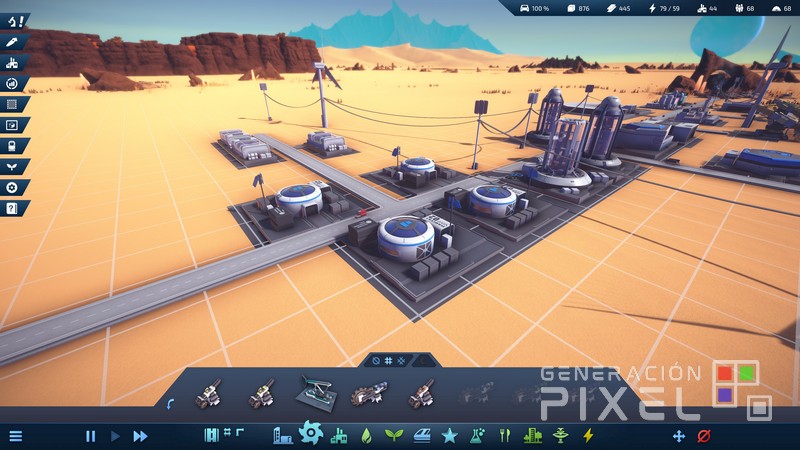Open the main menu hamburger button

click(15, 436)
